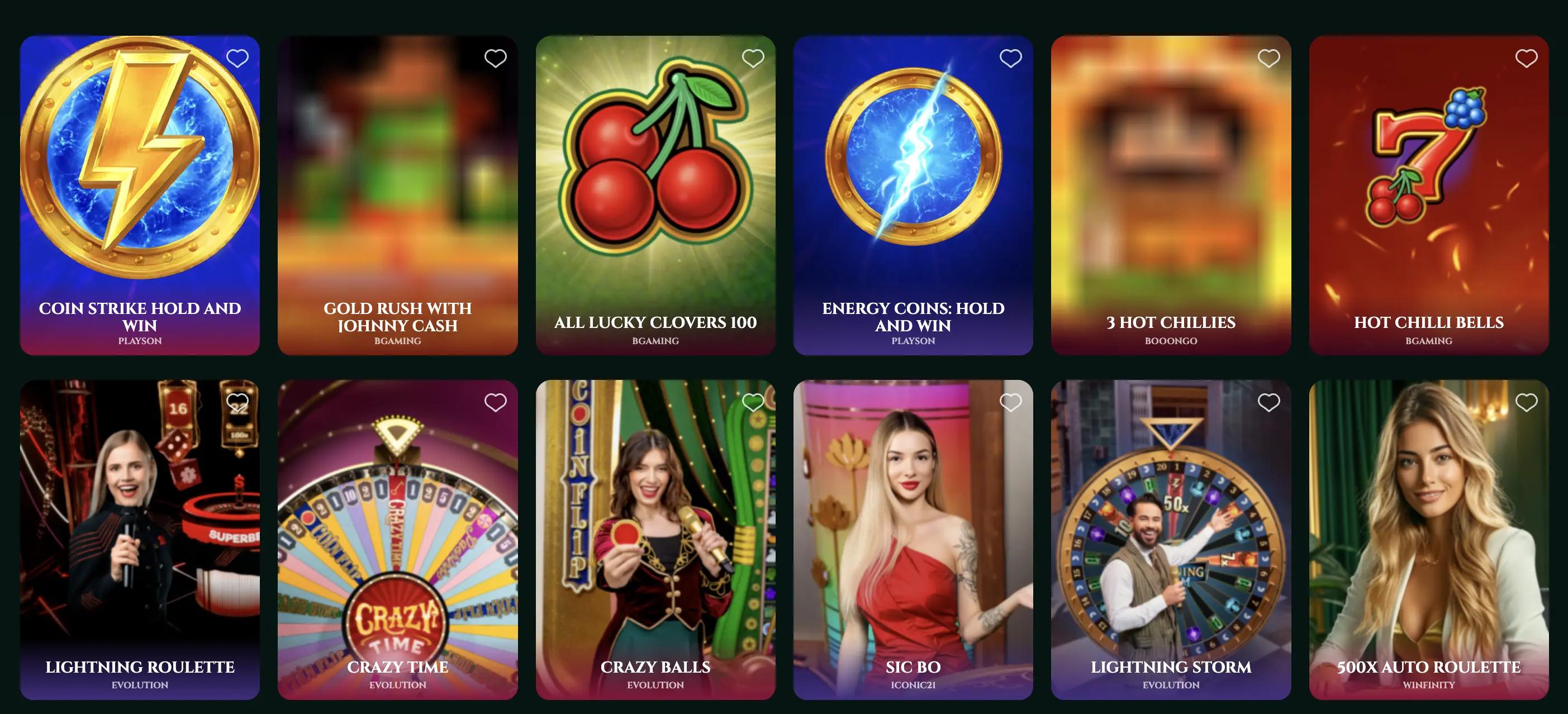This screenshot has height=714, width=1568.
Task: Launch the All Lucky Clovers 100 slot
Action: [655, 183]
